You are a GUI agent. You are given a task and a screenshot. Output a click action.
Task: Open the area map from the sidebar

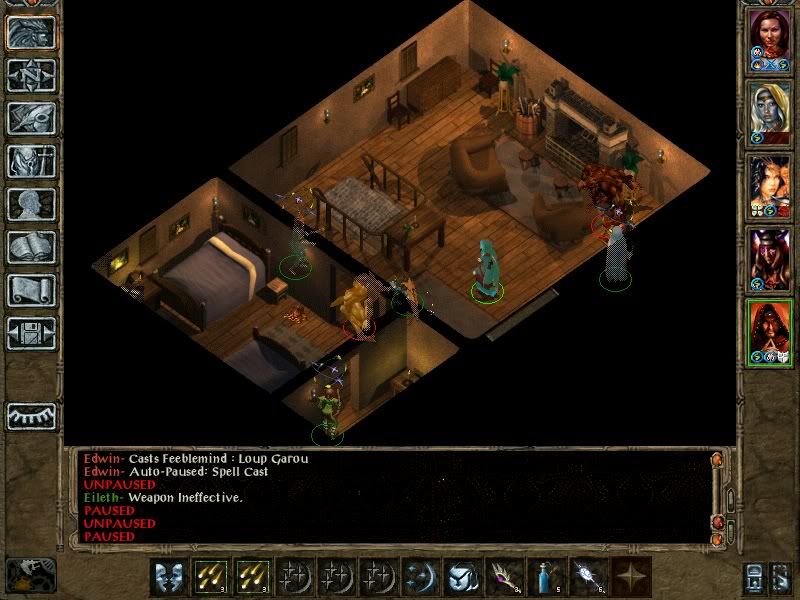[x=30, y=75]
